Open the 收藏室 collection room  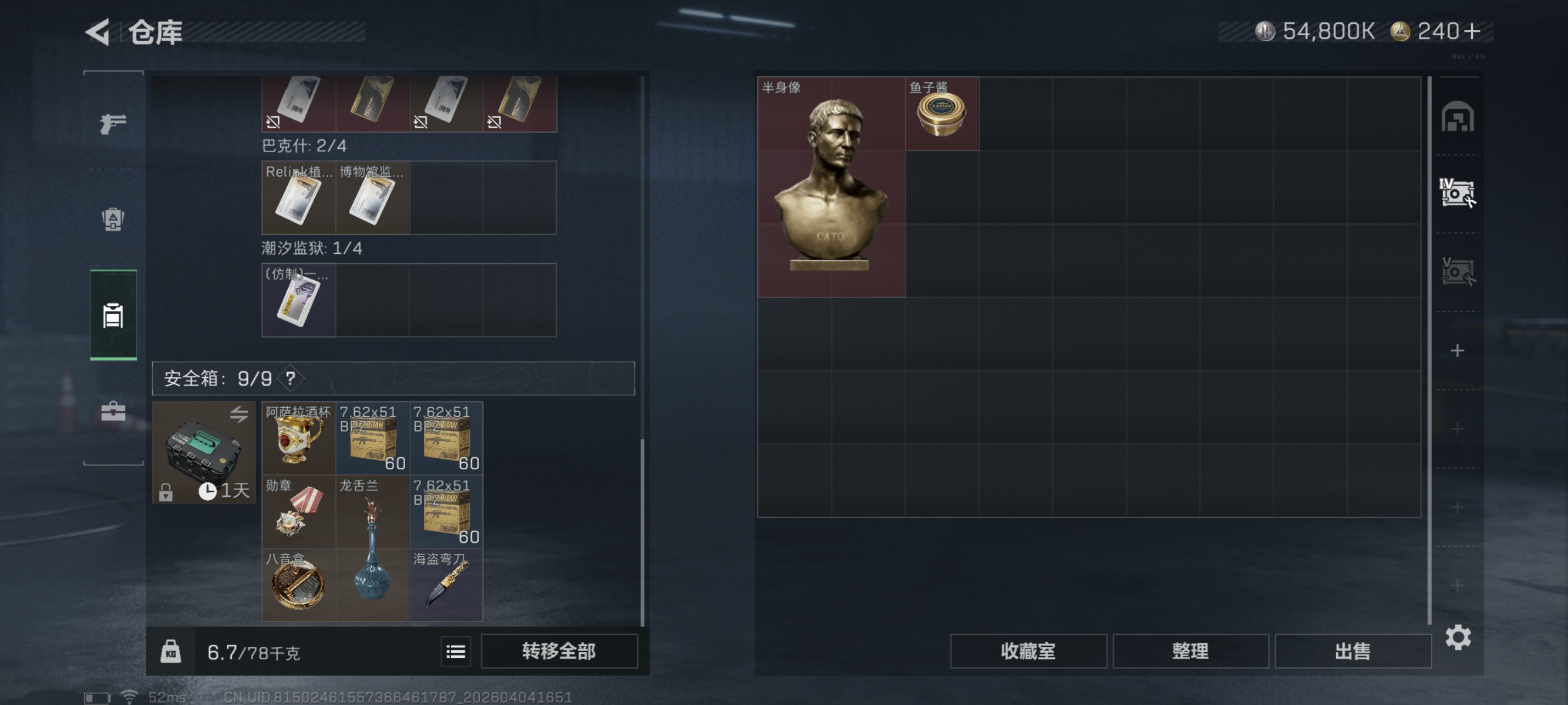click(1028, 651)
